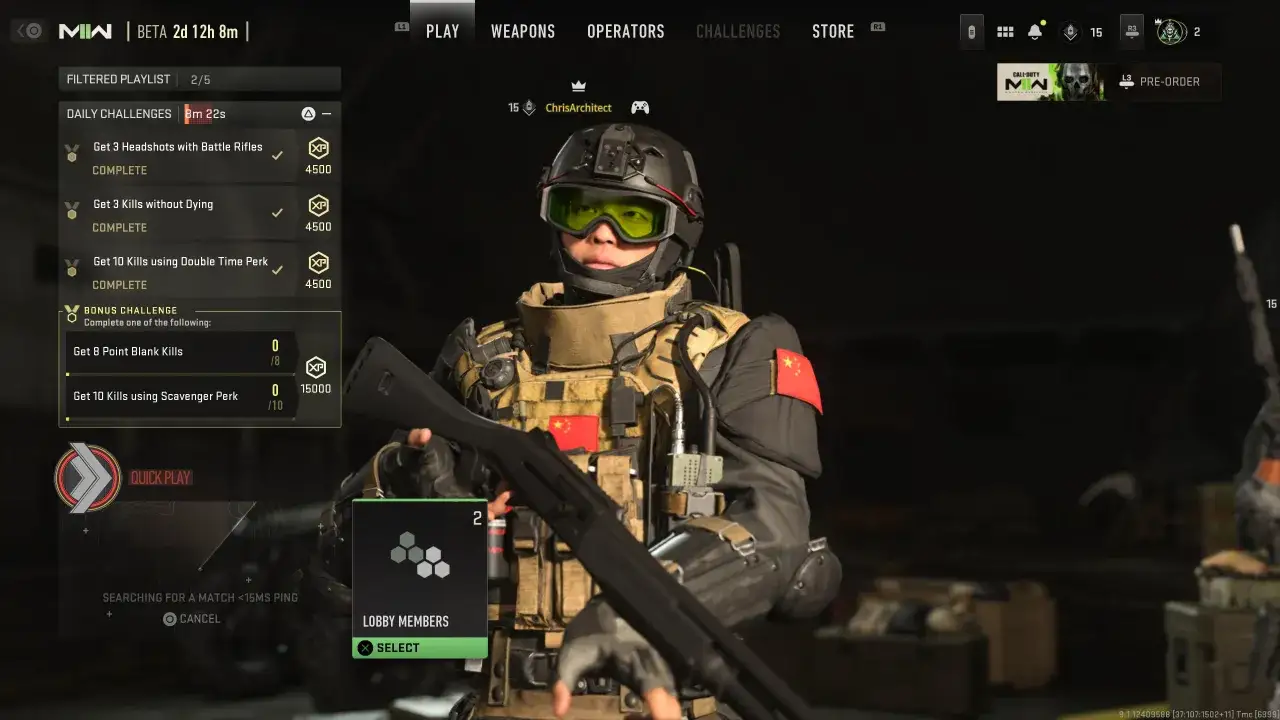The width and height of the screenshot is (1280, 720).
Task: Click the app grid menu icon
Action: [x=1005, y=31]
